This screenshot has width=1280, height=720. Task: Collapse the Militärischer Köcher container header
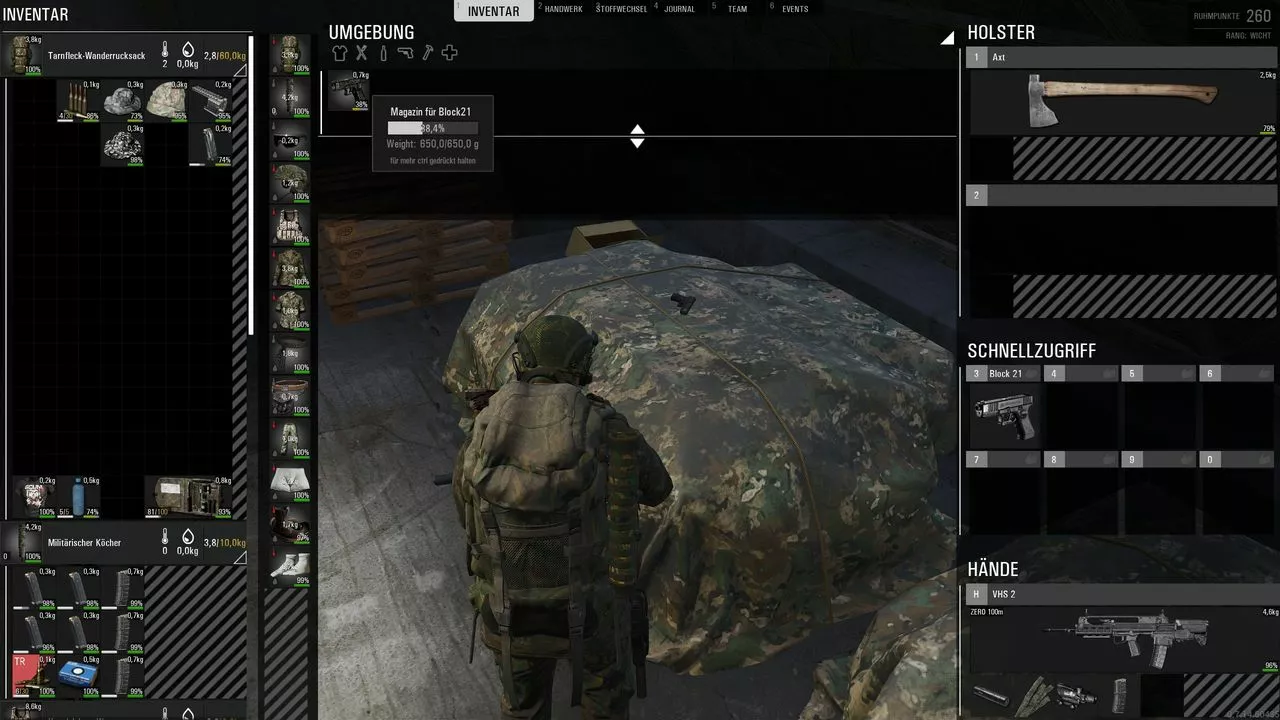(x=85, y=543)
